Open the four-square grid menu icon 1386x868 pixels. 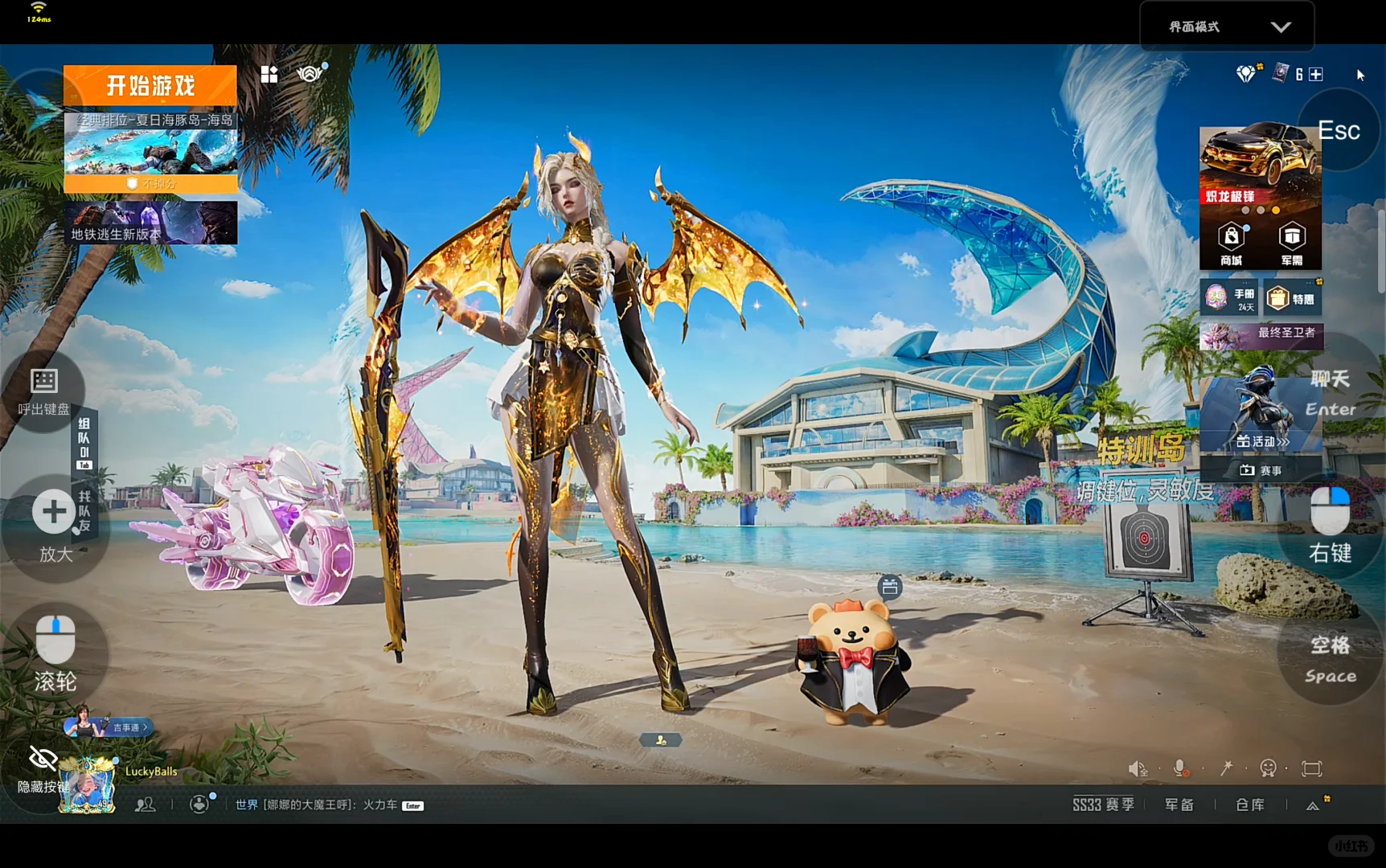[269, 75]
